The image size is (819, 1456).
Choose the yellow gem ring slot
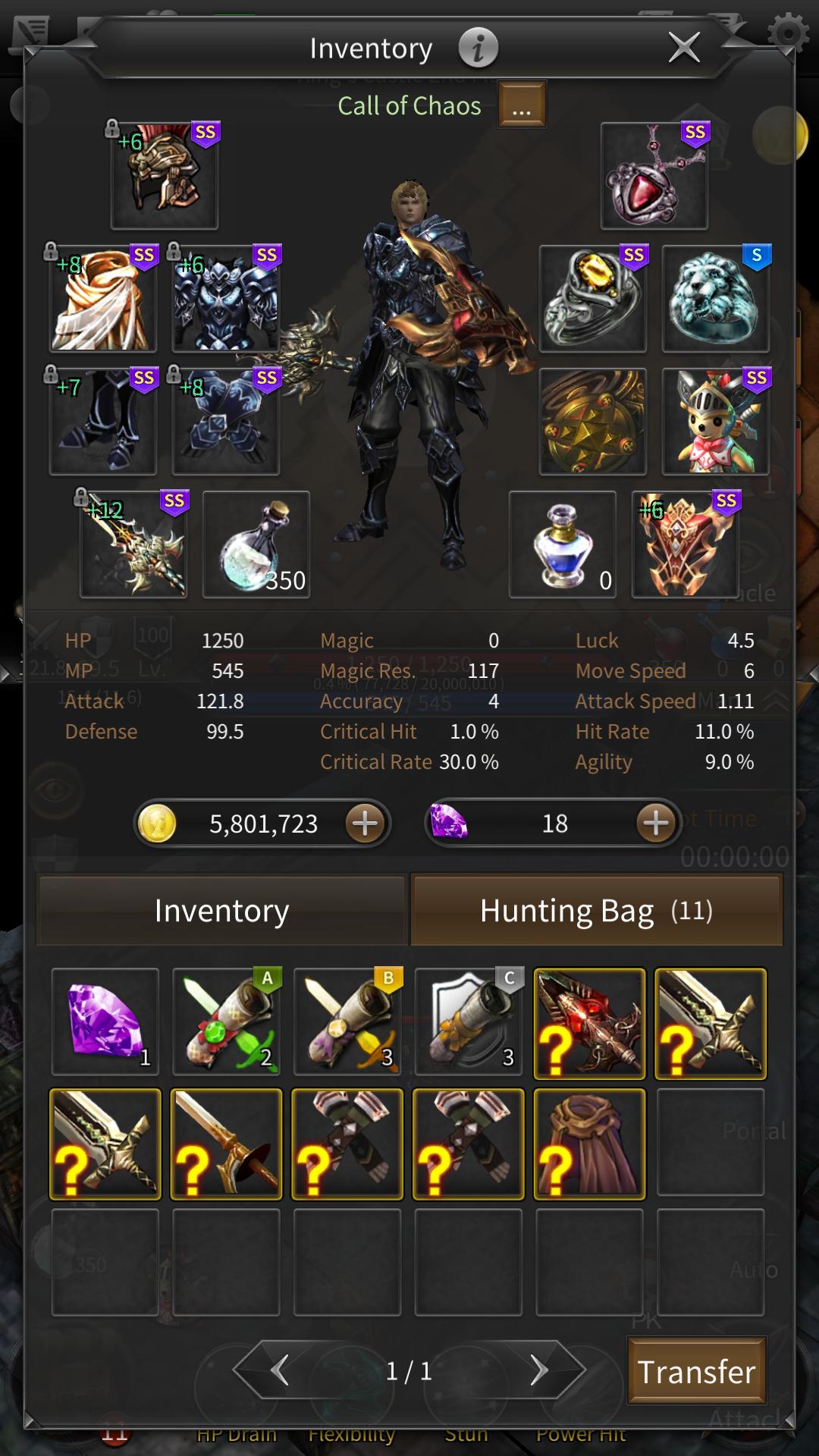click(x=592, y=298)
